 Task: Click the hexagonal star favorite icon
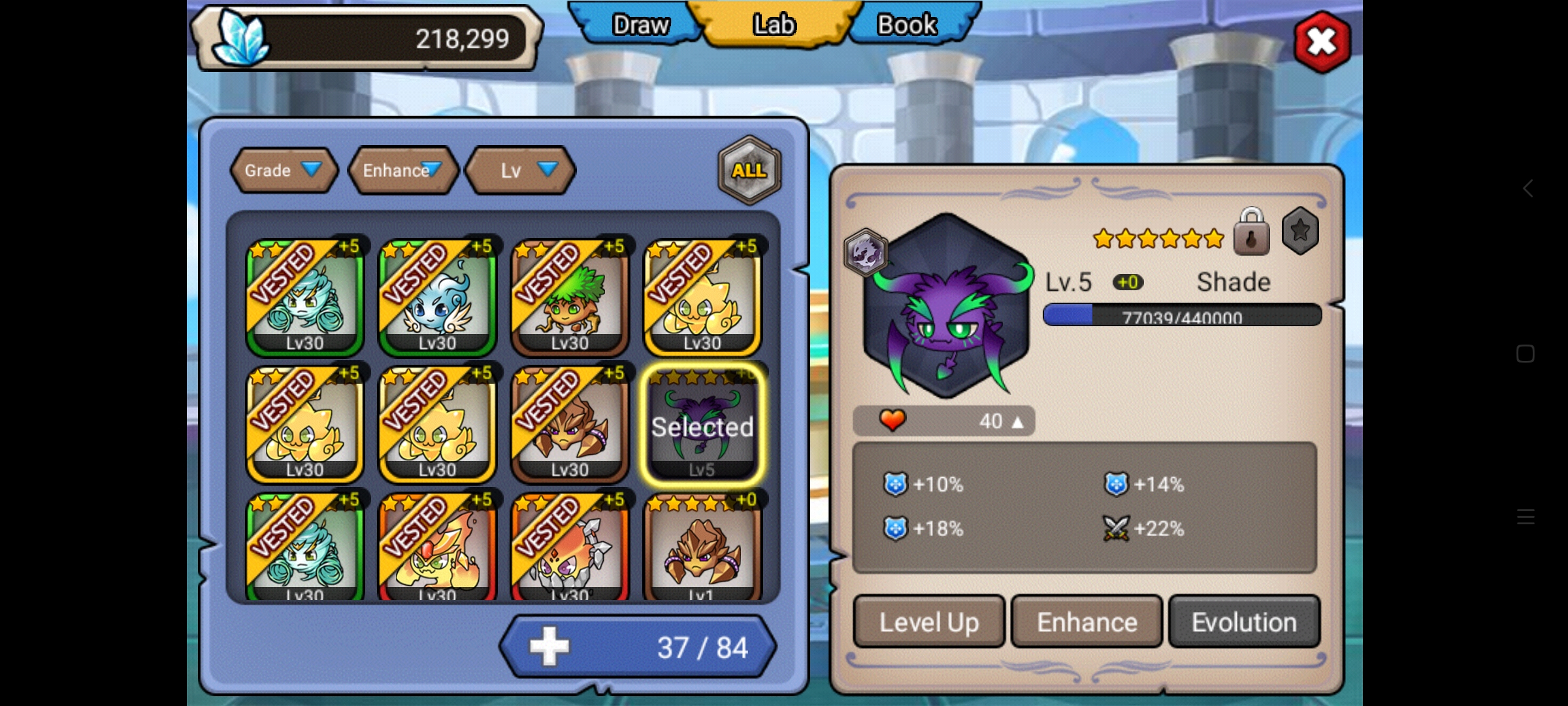(x=1300, y=231)
